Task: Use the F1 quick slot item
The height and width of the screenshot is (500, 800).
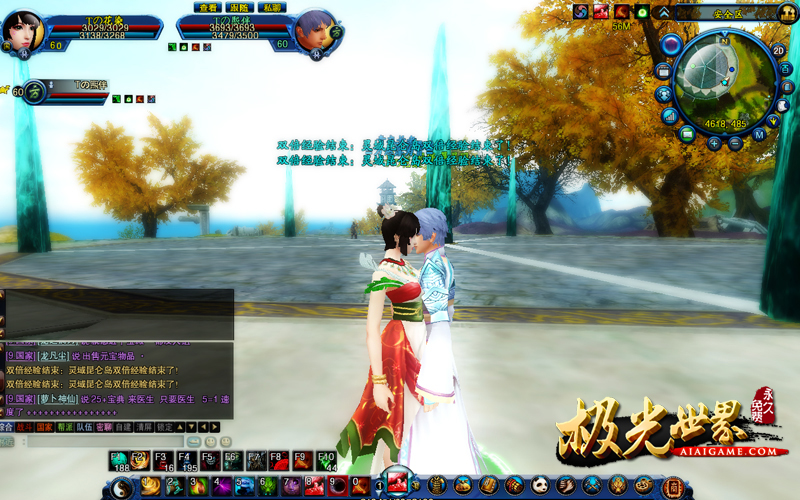Action: [x=120, y=460]
